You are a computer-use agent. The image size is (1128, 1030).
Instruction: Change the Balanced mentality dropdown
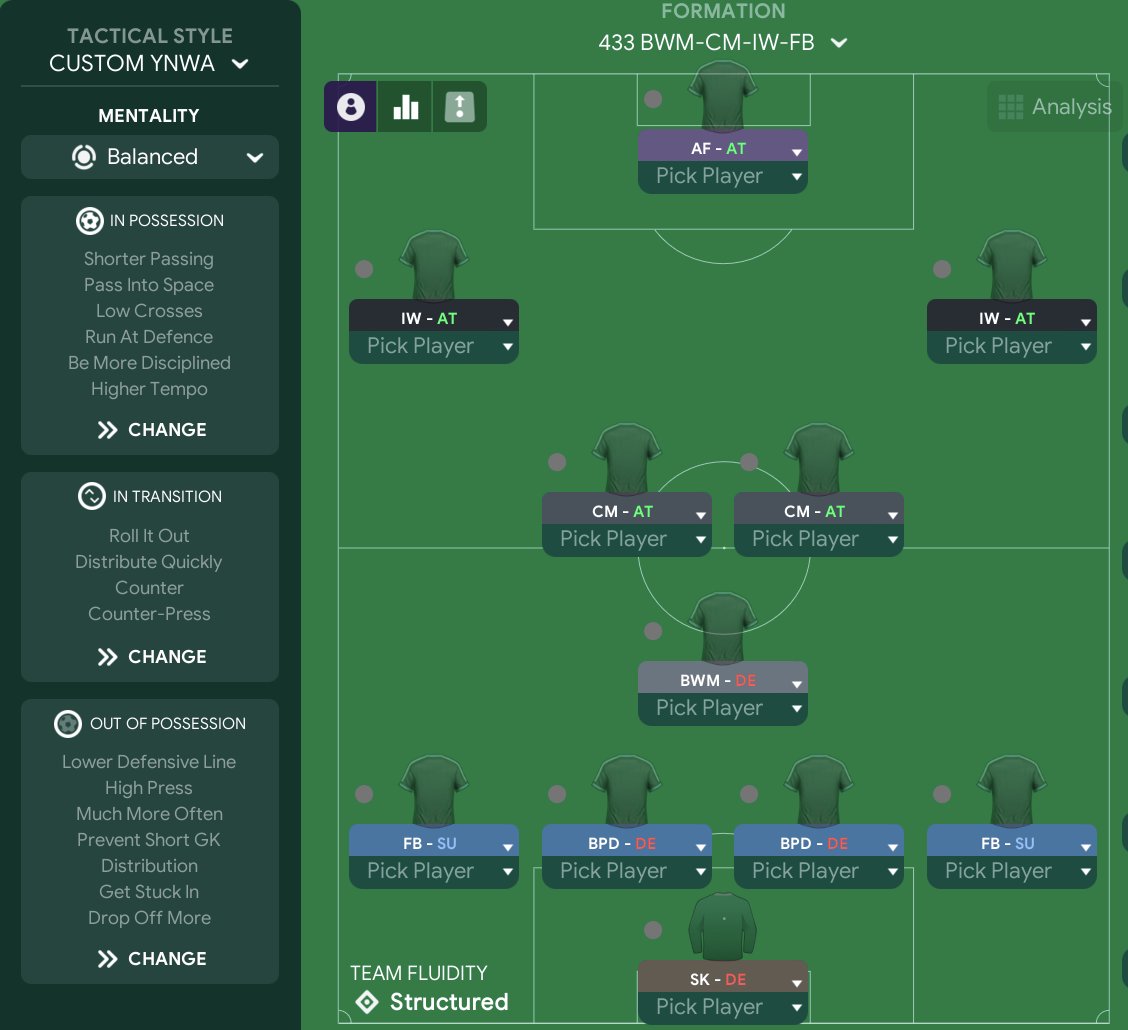(x=150, y=157)
